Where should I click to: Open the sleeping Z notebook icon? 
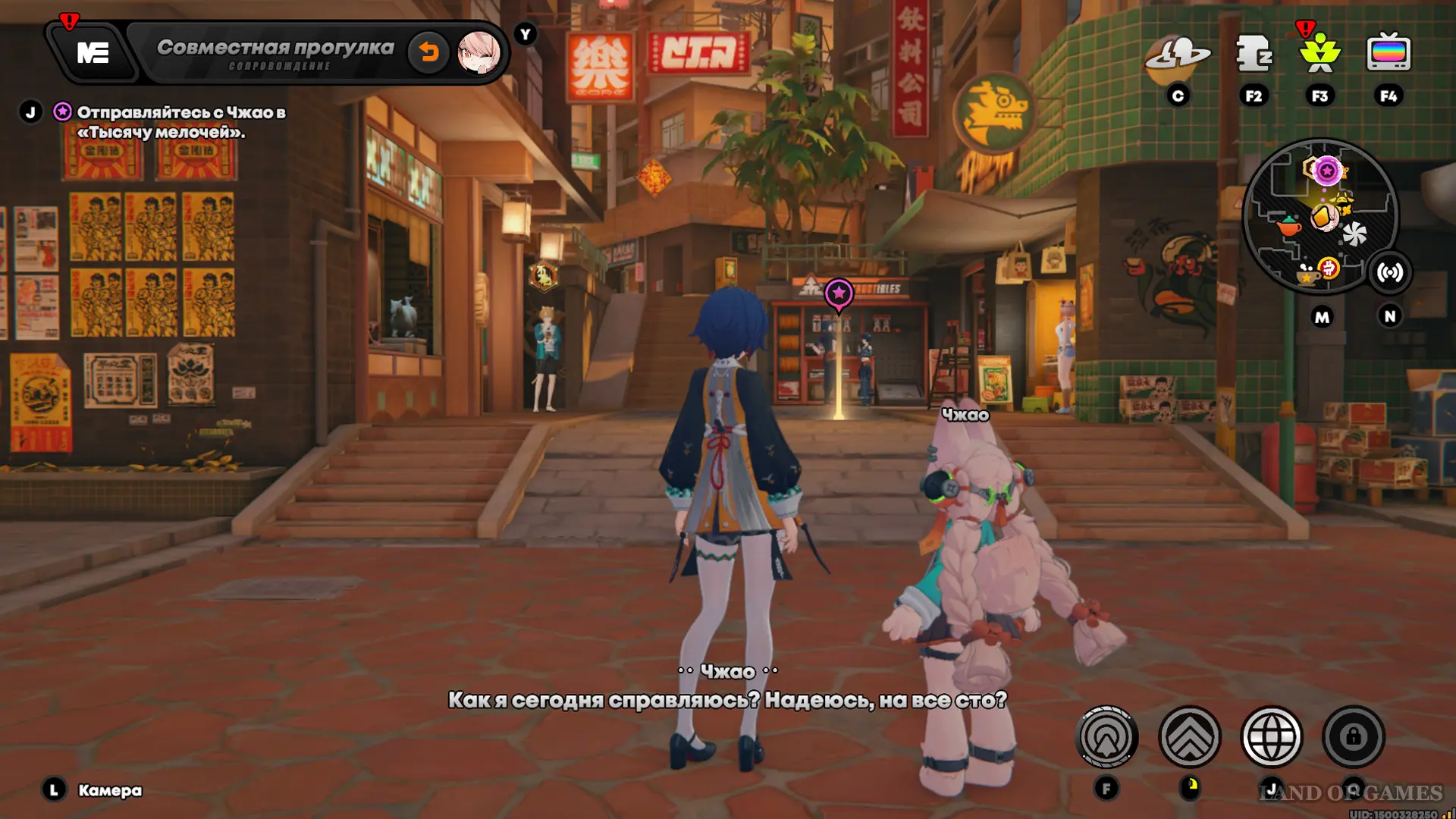click(x=1254, y=55)
